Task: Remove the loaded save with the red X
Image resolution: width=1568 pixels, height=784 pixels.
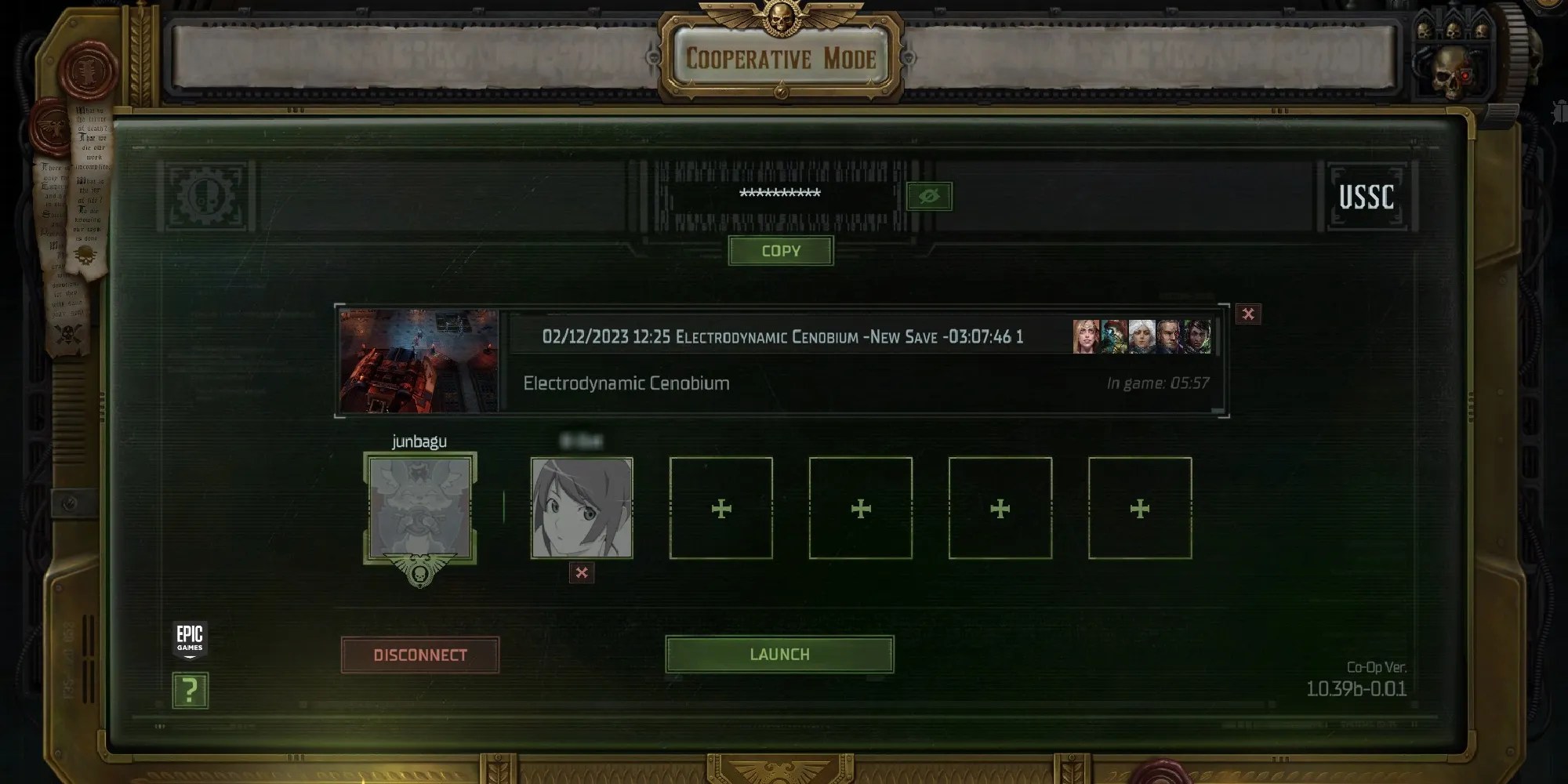Action: coord(1248,314)
